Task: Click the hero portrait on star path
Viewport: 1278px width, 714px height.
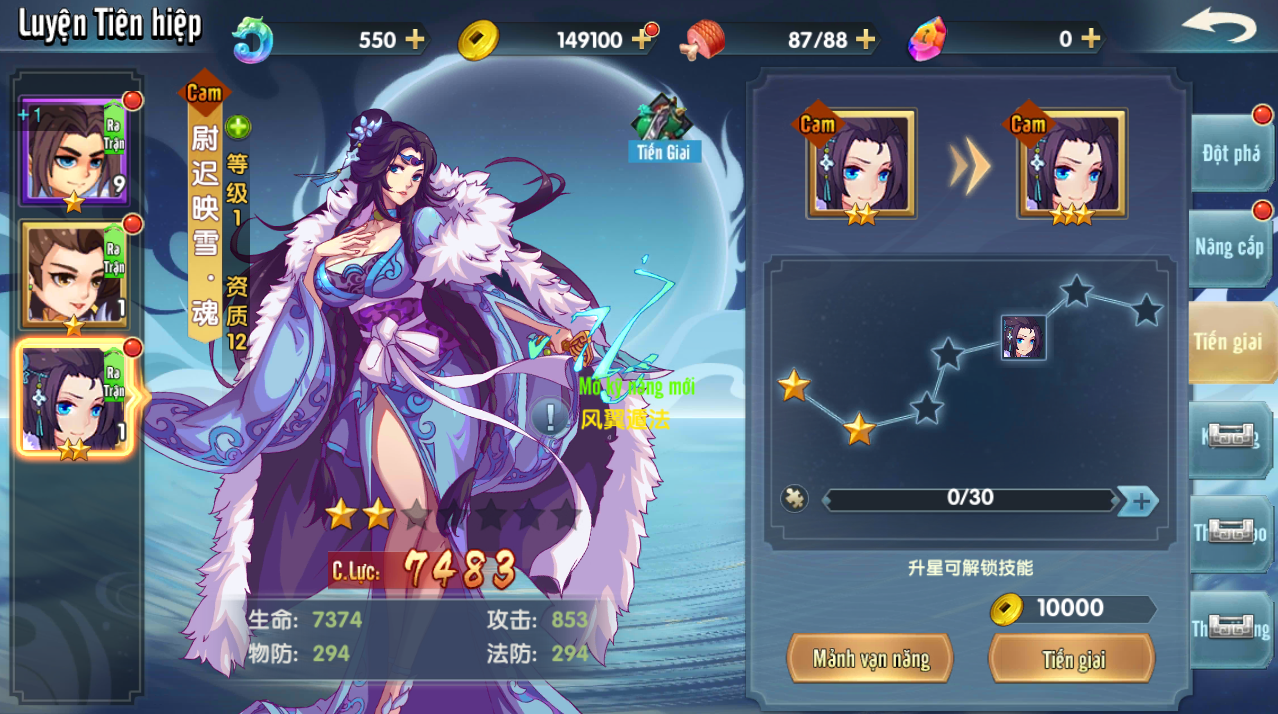Action: (x=1023, y=338)
